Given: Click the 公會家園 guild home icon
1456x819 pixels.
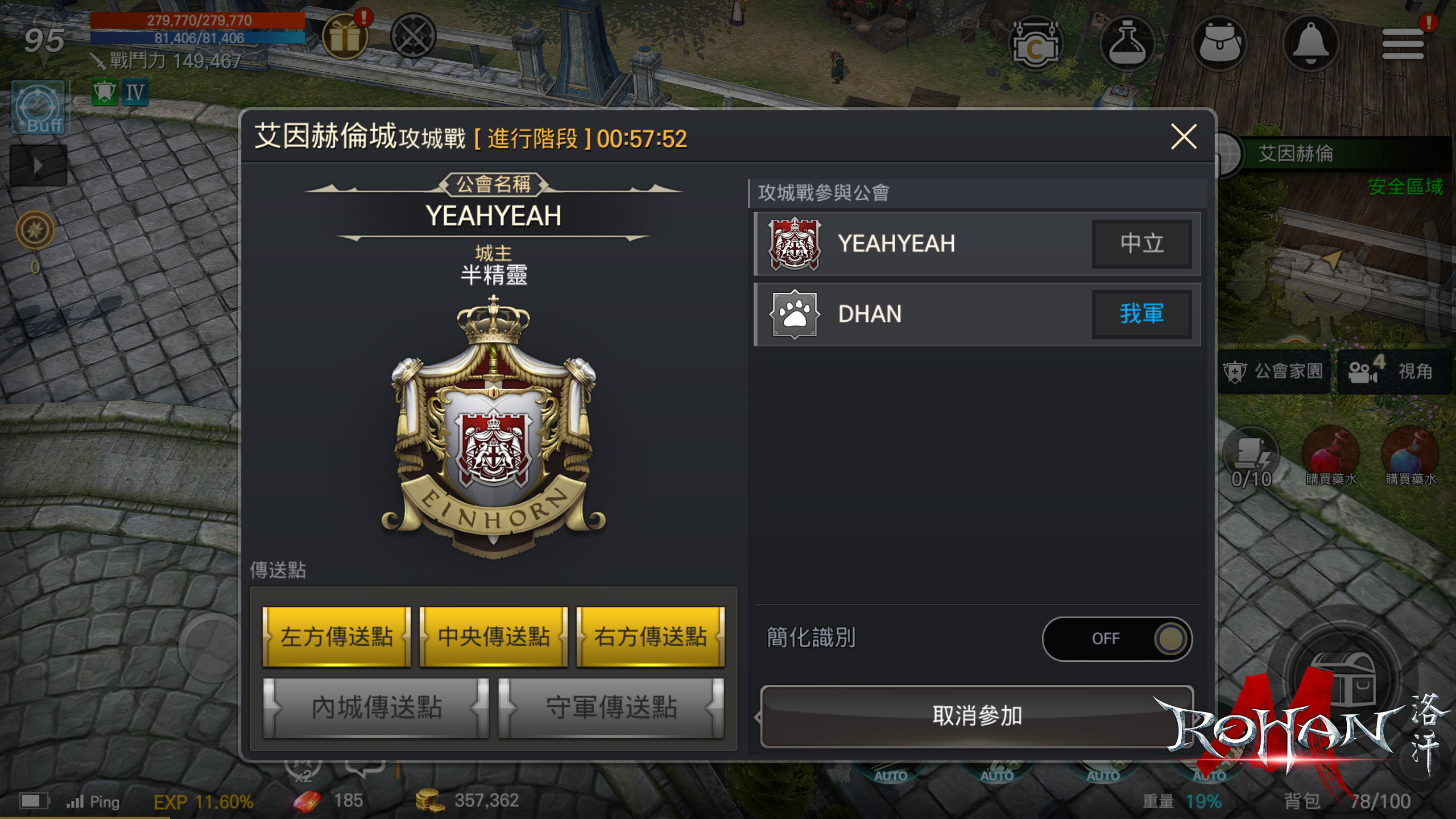Looking at the screenshot, I should [1274, 370].
